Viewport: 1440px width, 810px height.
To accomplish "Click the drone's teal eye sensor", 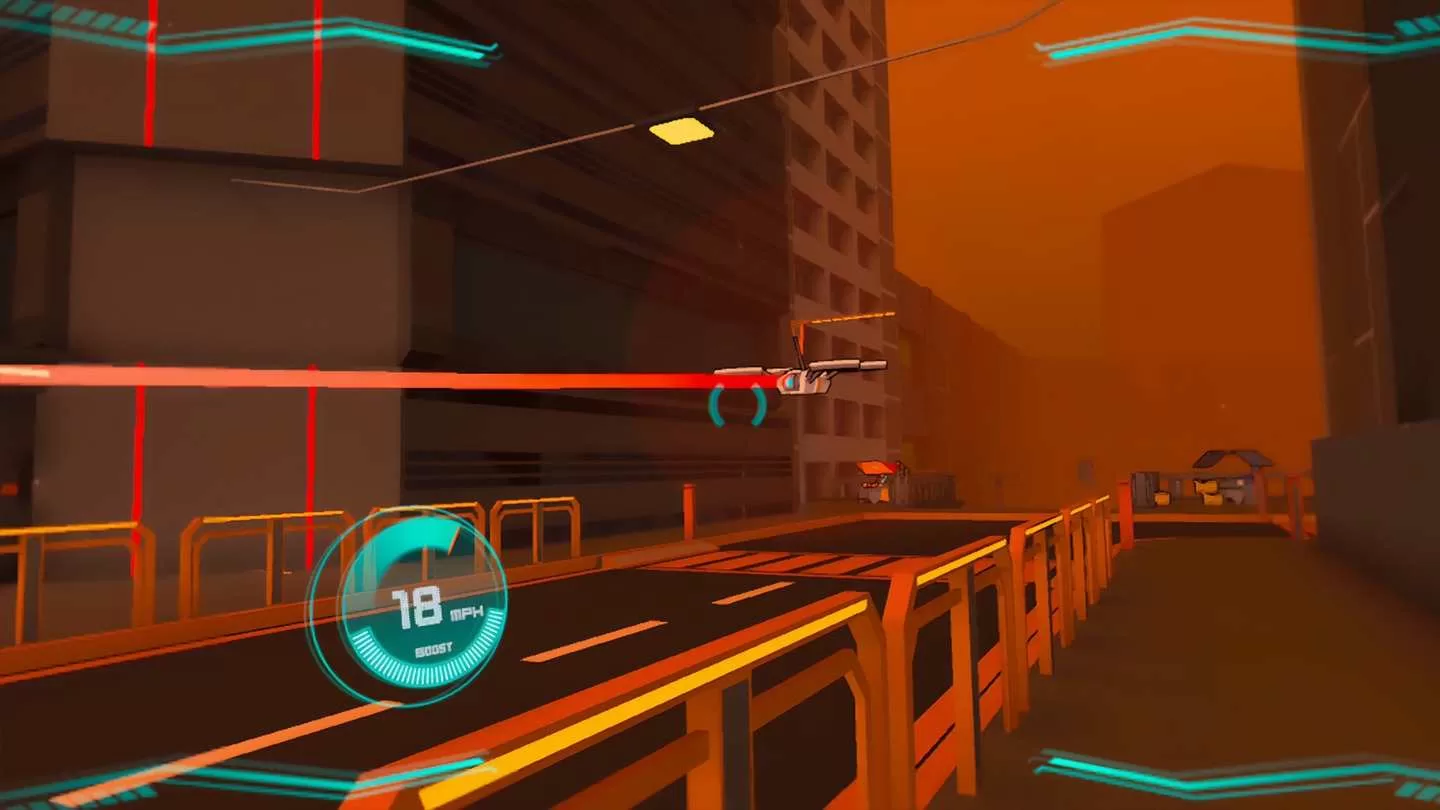I will click(x=789, y=382).
